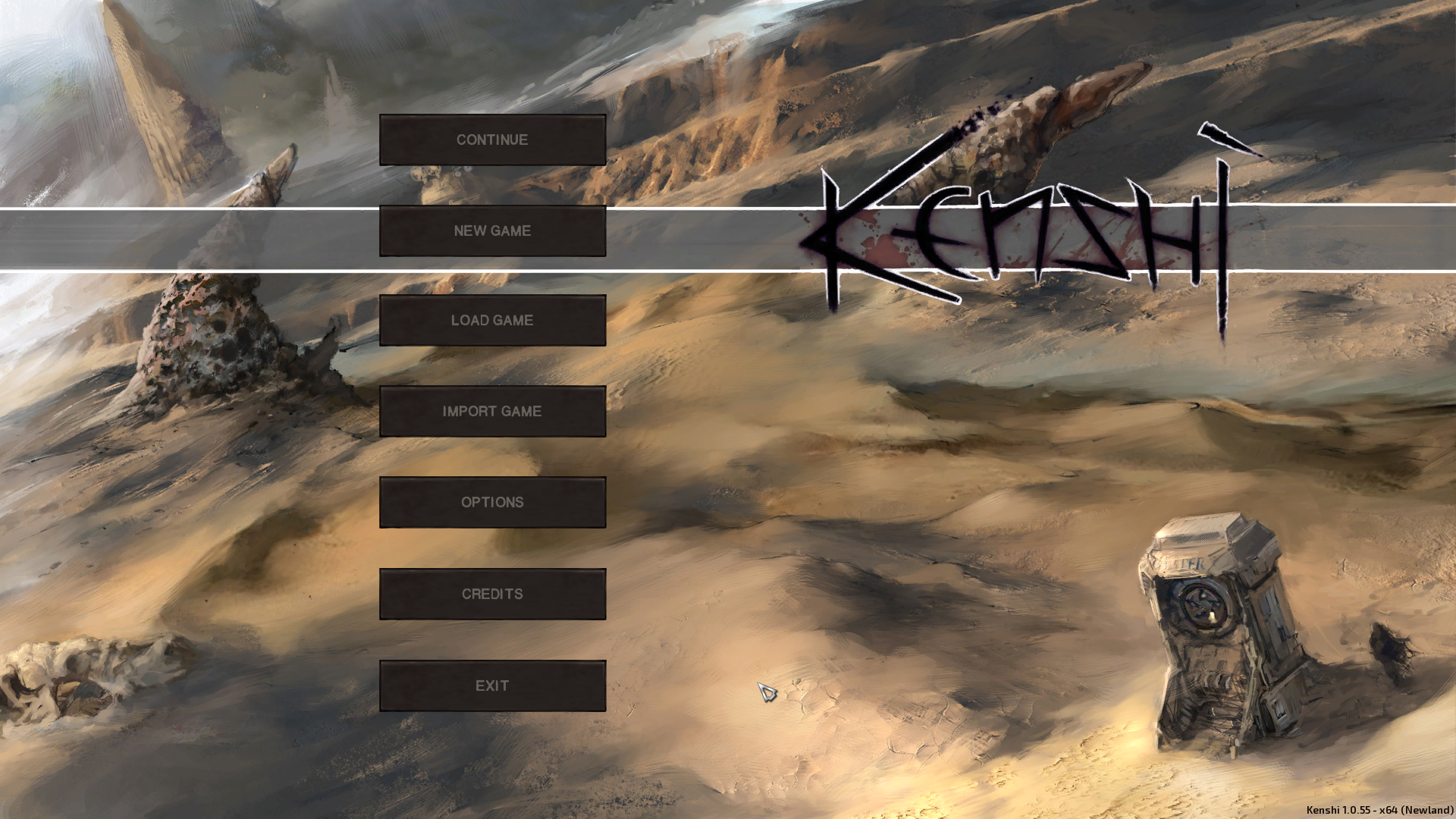Access game settings via OPTIONS
Image resolution: width=1456 pixels, height=819 pixels.
(x=492, y=502)
